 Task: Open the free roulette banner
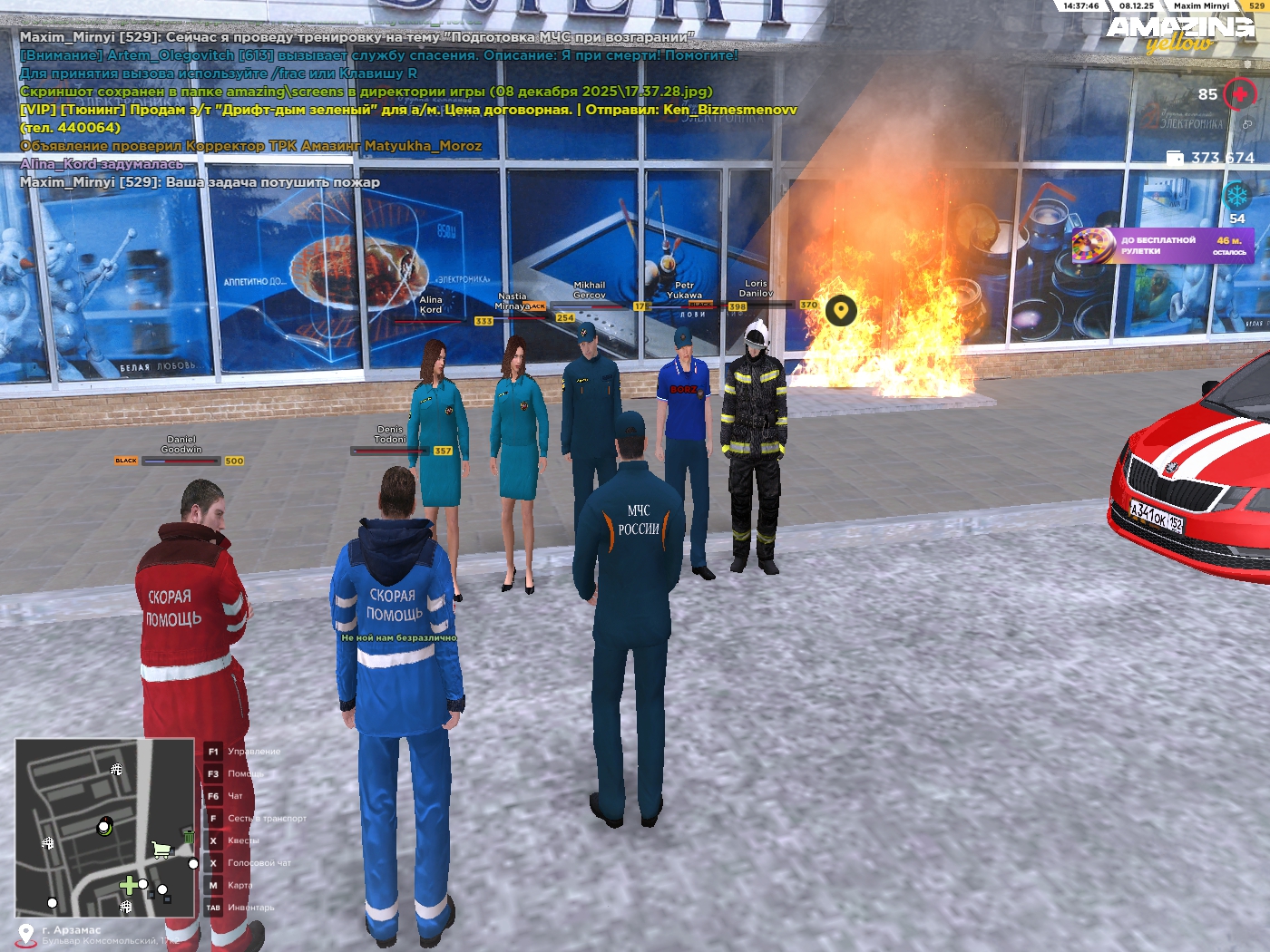click(1163, 246)
